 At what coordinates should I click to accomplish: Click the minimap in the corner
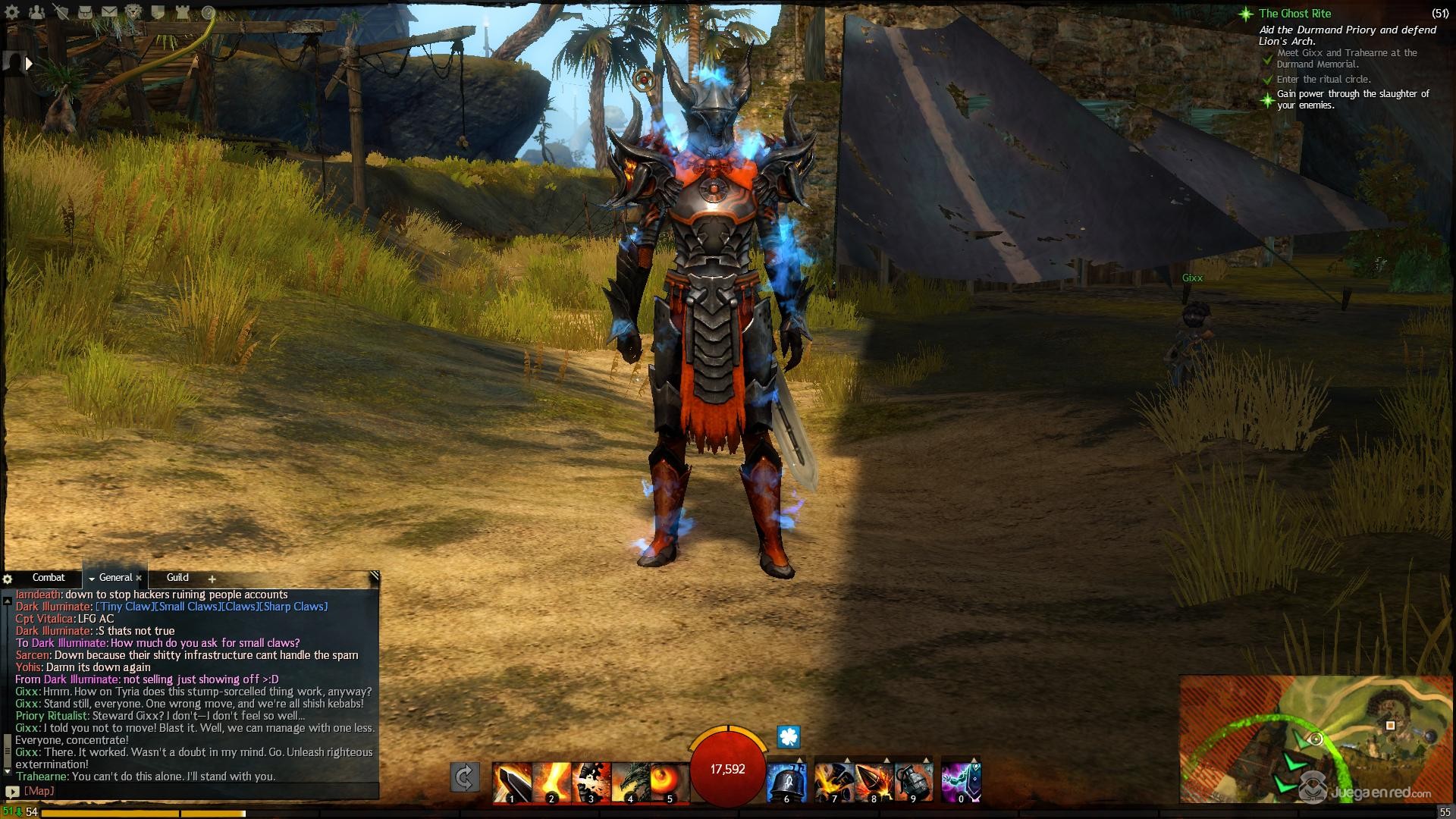1316,738
